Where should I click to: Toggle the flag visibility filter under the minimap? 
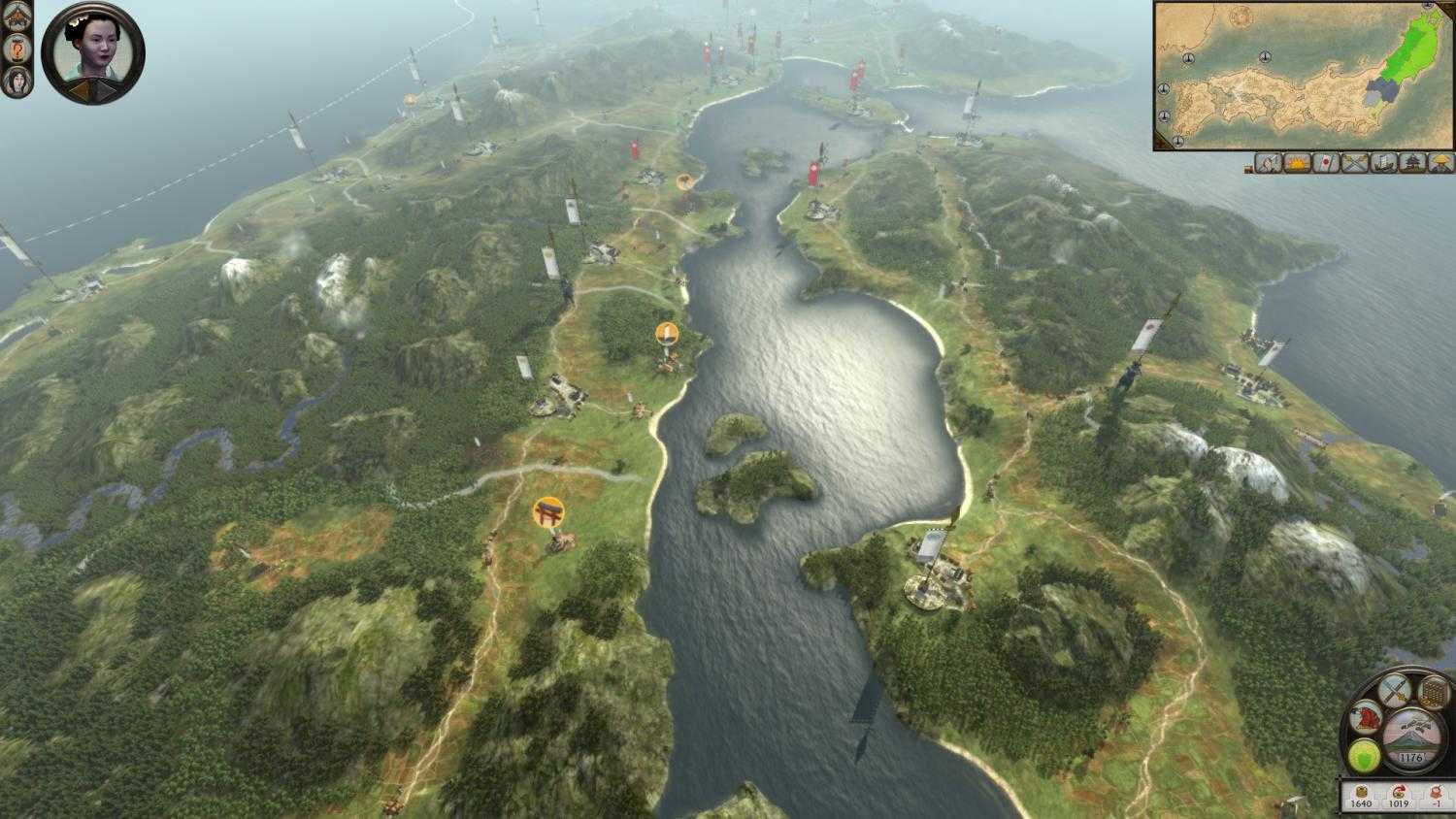click(x=1327, y=165)
